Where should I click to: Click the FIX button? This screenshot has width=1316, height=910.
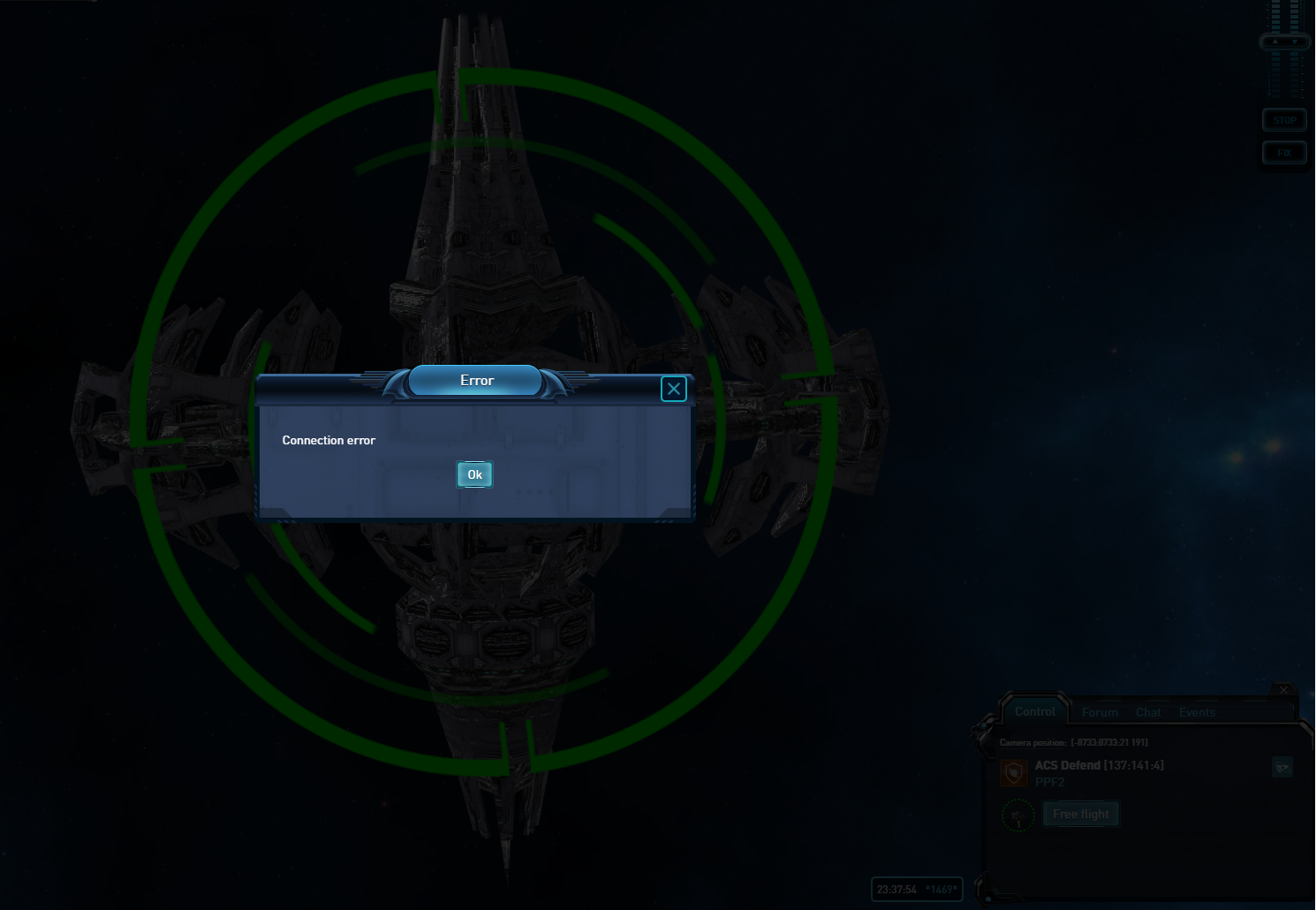click(1284, 153)
